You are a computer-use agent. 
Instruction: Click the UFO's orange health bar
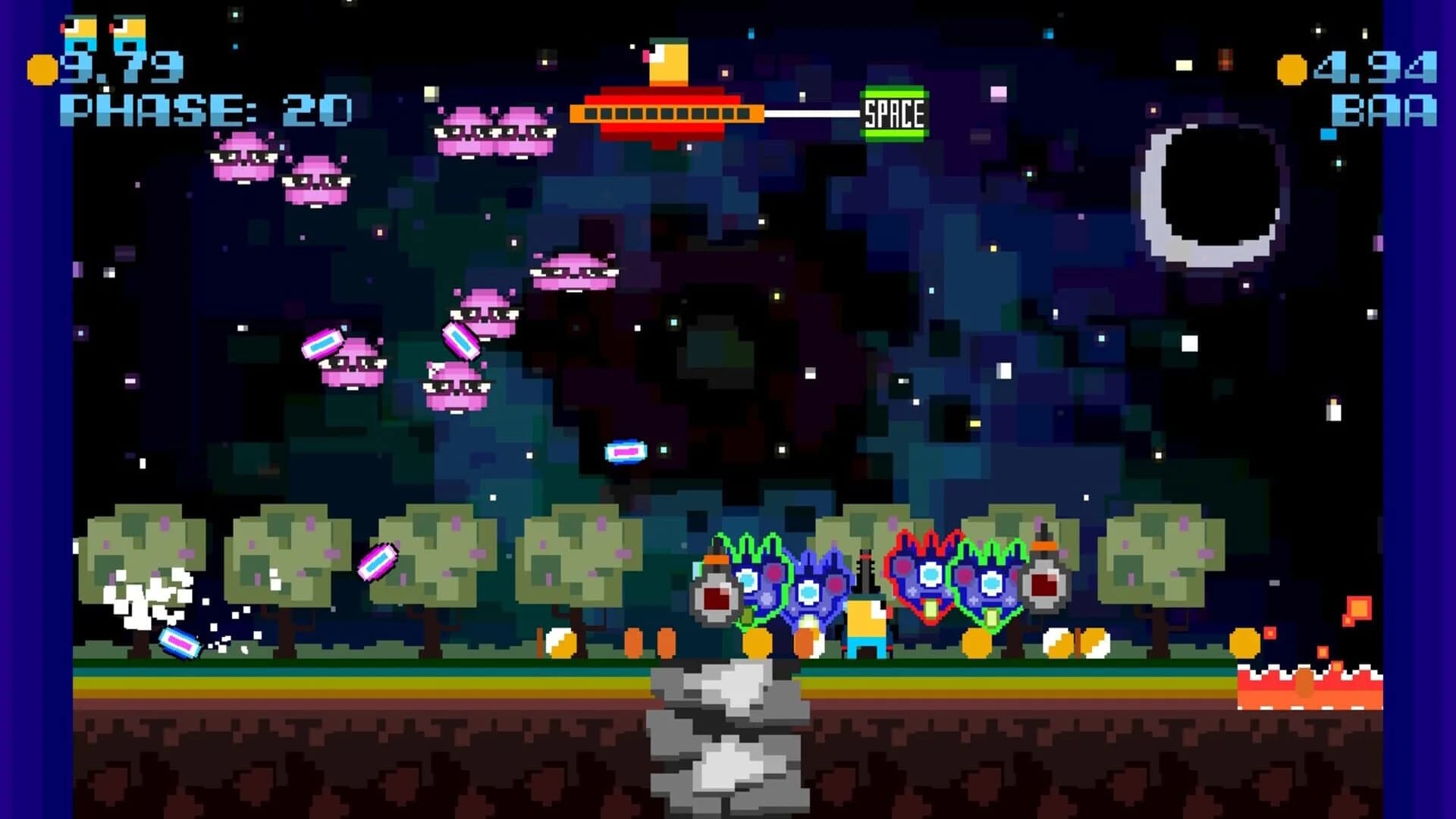[667, 114]
